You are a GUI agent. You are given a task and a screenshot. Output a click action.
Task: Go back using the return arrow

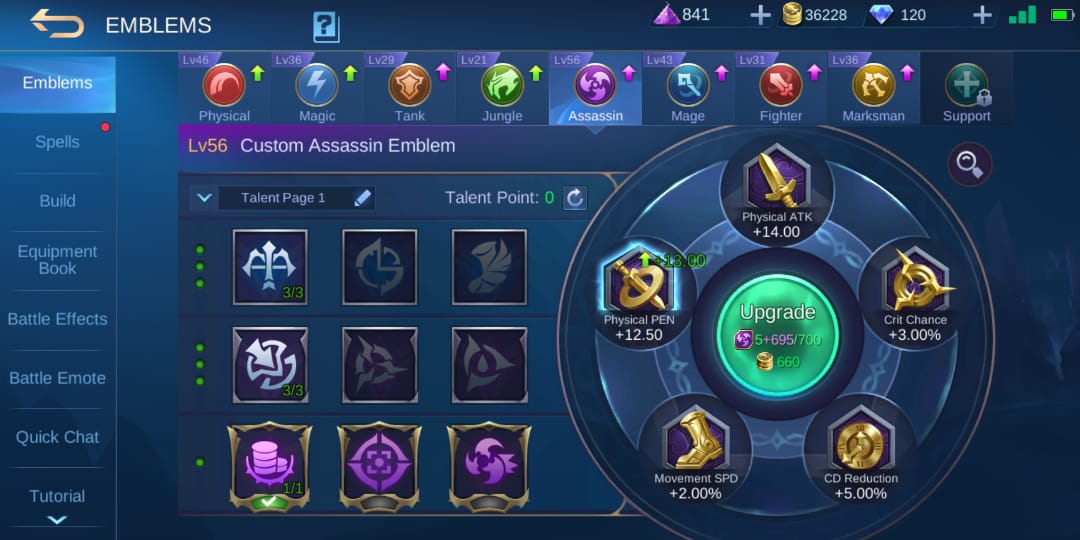pyautogui.click(x=57, y=23)
